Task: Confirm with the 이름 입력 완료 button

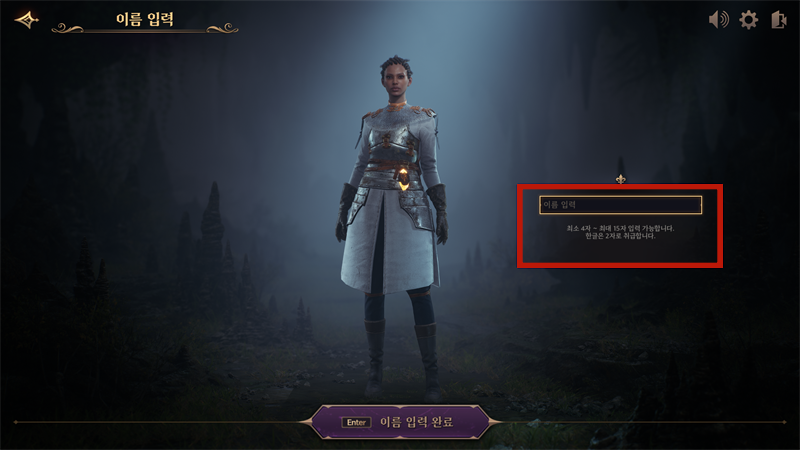Action: coord(401,422)
